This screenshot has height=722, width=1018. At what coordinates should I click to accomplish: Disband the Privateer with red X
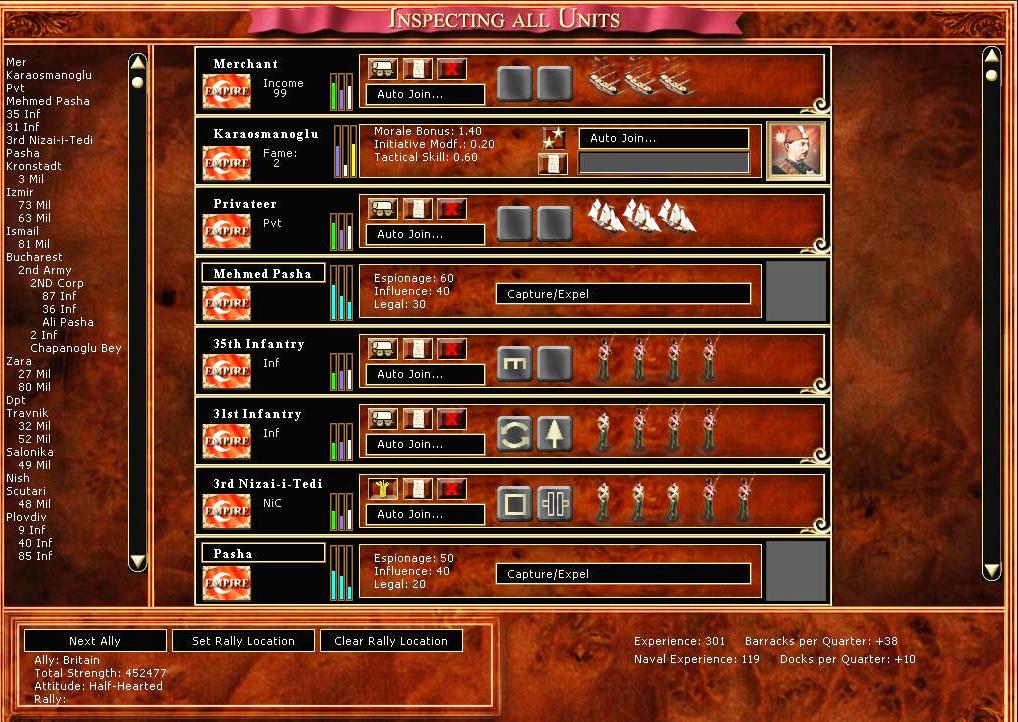[453, 209]
